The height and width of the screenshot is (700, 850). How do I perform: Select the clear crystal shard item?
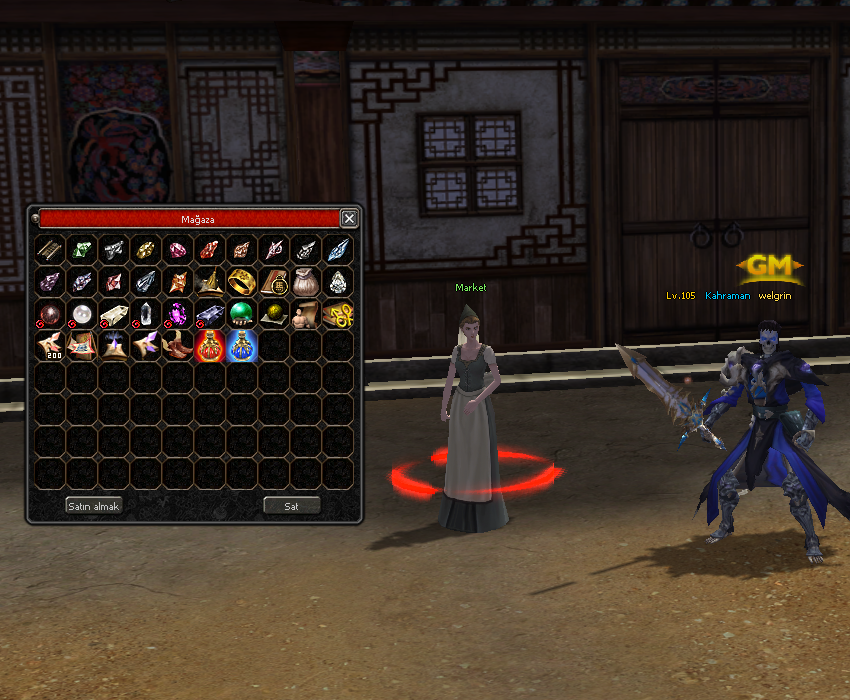point(146,314)
